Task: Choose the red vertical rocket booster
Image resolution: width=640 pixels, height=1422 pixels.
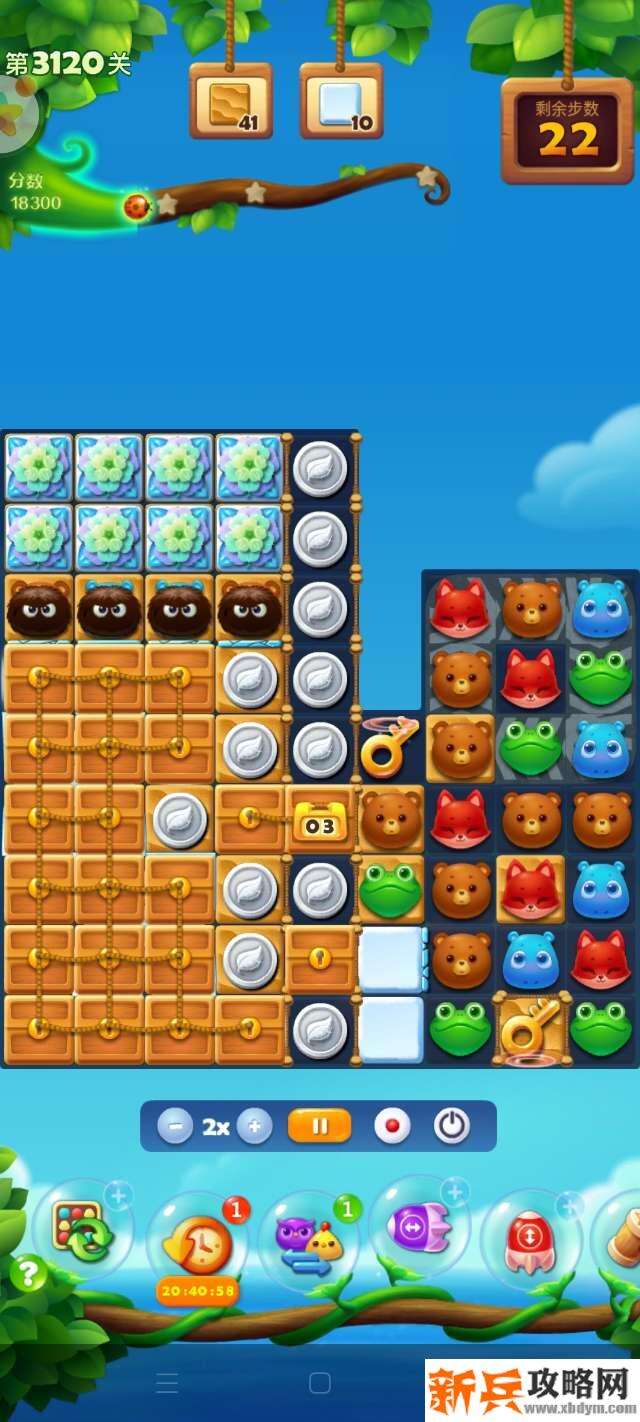Action: (530, 1240)
